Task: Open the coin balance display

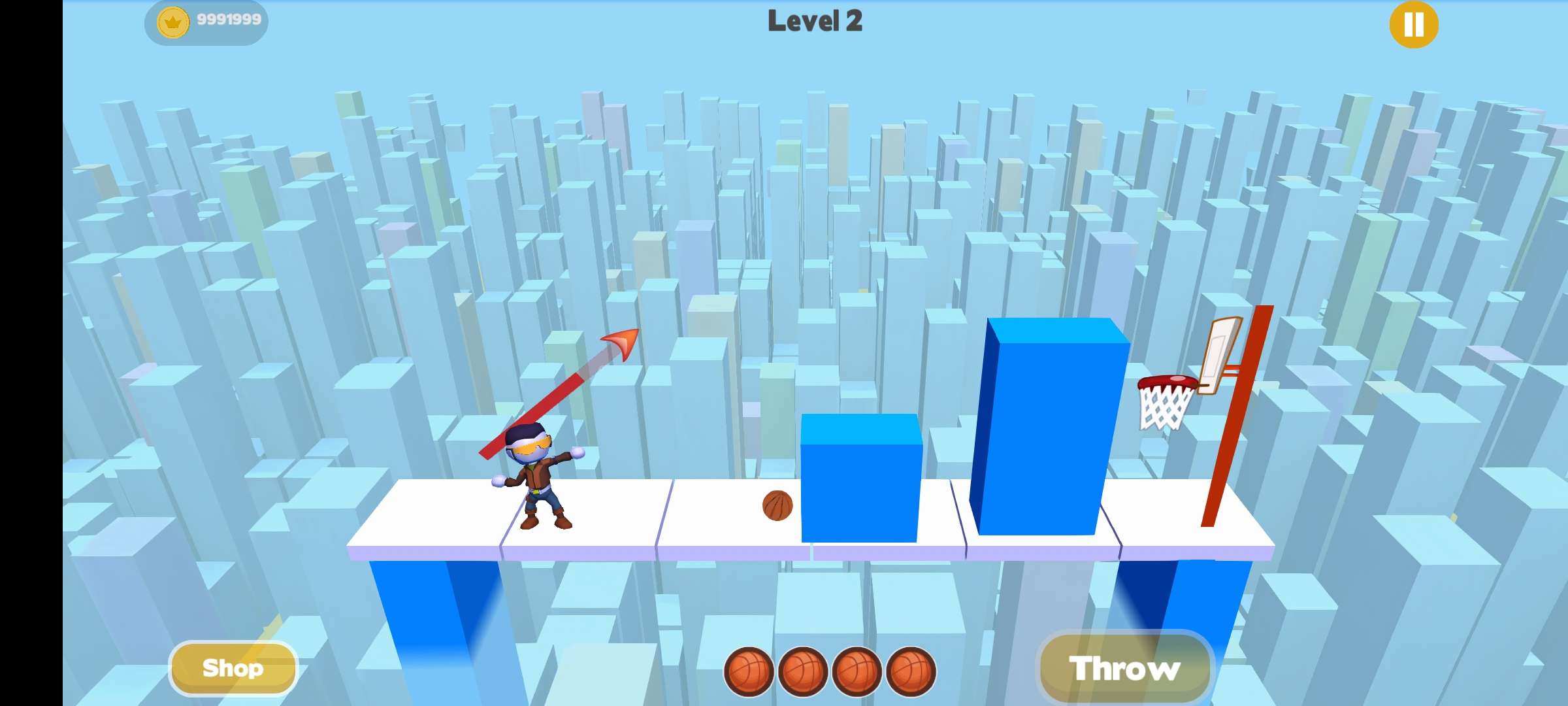Action: tap(206, 20)
